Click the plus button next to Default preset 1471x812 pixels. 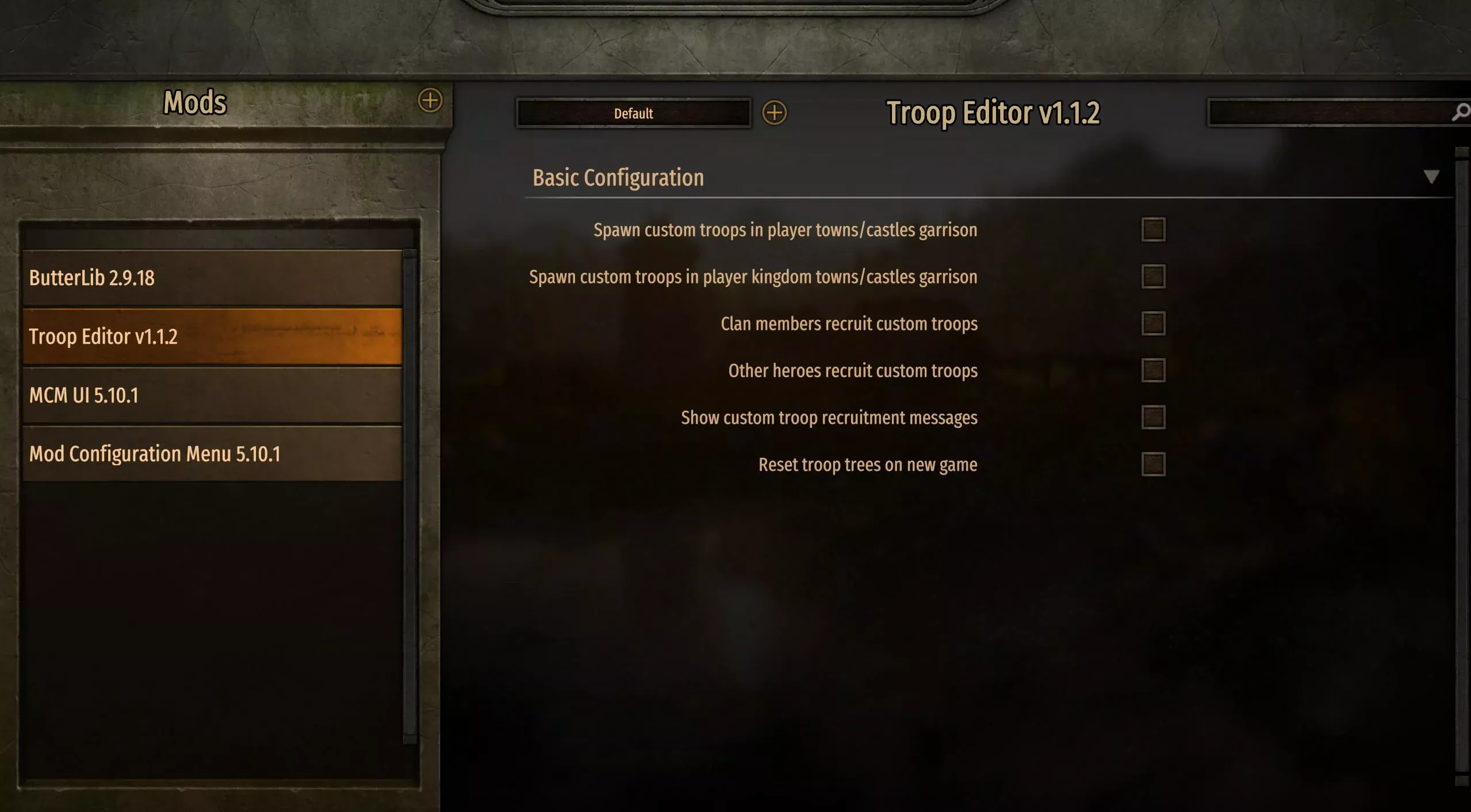tap(774, 113)
